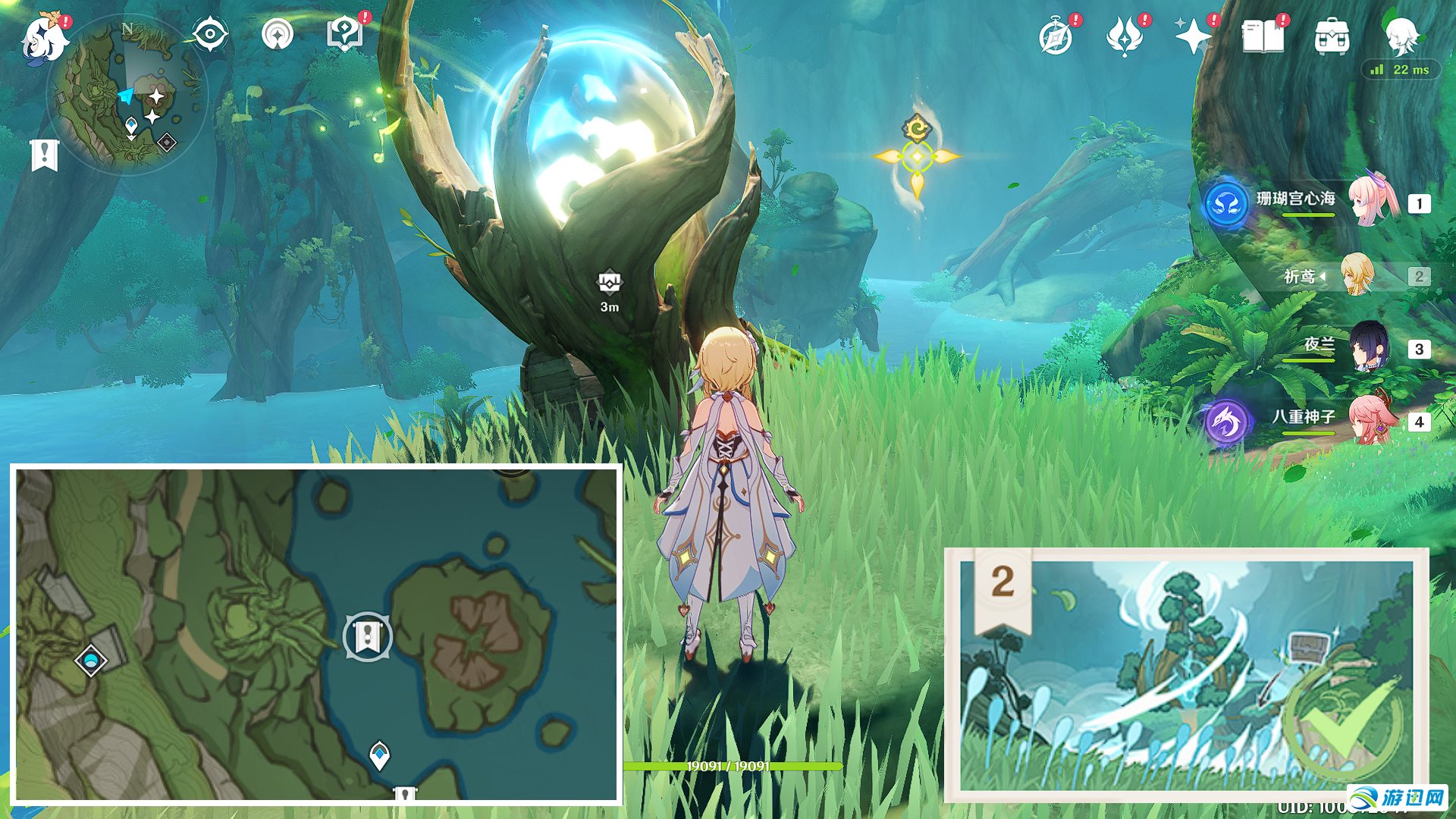Open the adventurer handbook book icon
The image size is (1456, 819).
[x=1263, y=36]
